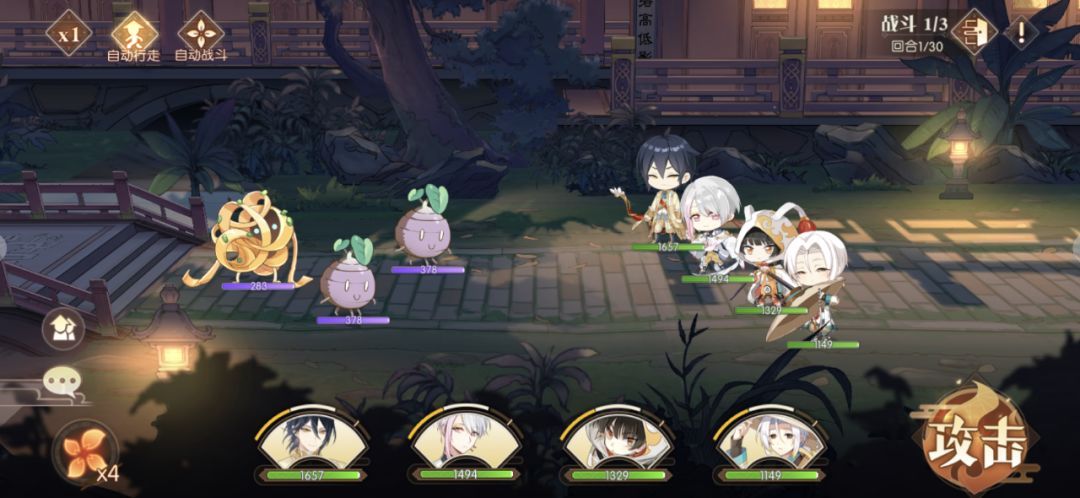This screenshot has width=1080, height=498.
Task: Click the house and character round icon
Action: (62, 329)
